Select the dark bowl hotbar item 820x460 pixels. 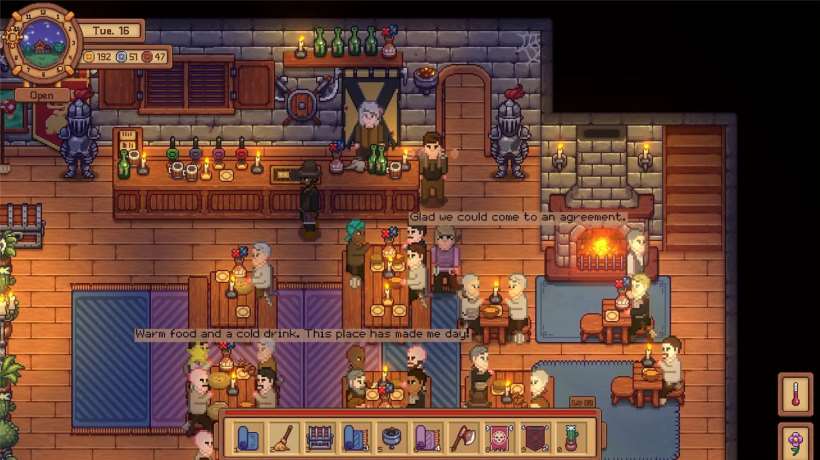coord(389,437)
